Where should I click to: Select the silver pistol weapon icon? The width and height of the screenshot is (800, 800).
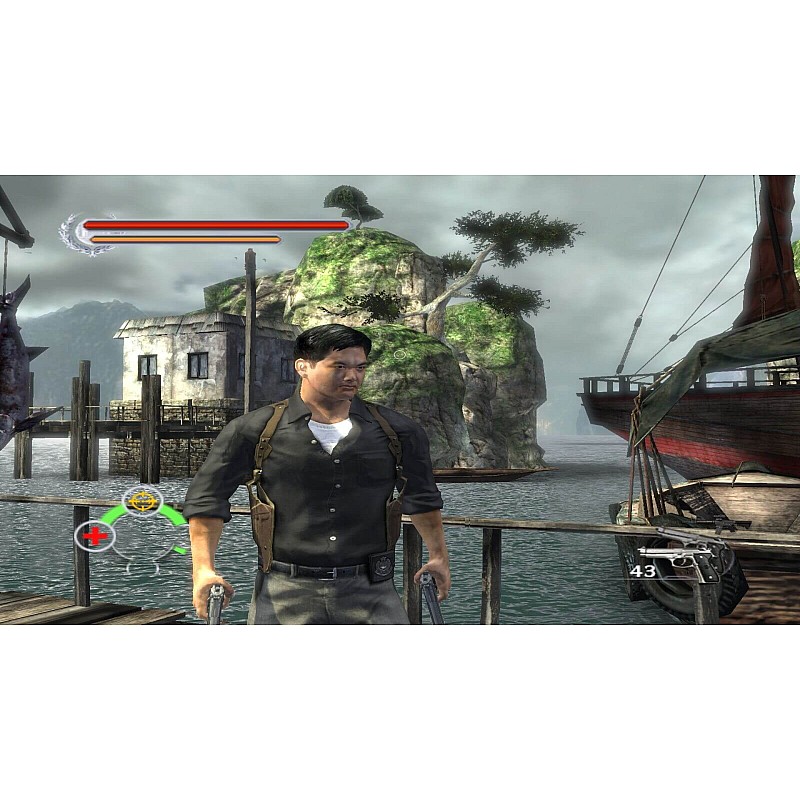pyautogui.click(x=682, y=560)
